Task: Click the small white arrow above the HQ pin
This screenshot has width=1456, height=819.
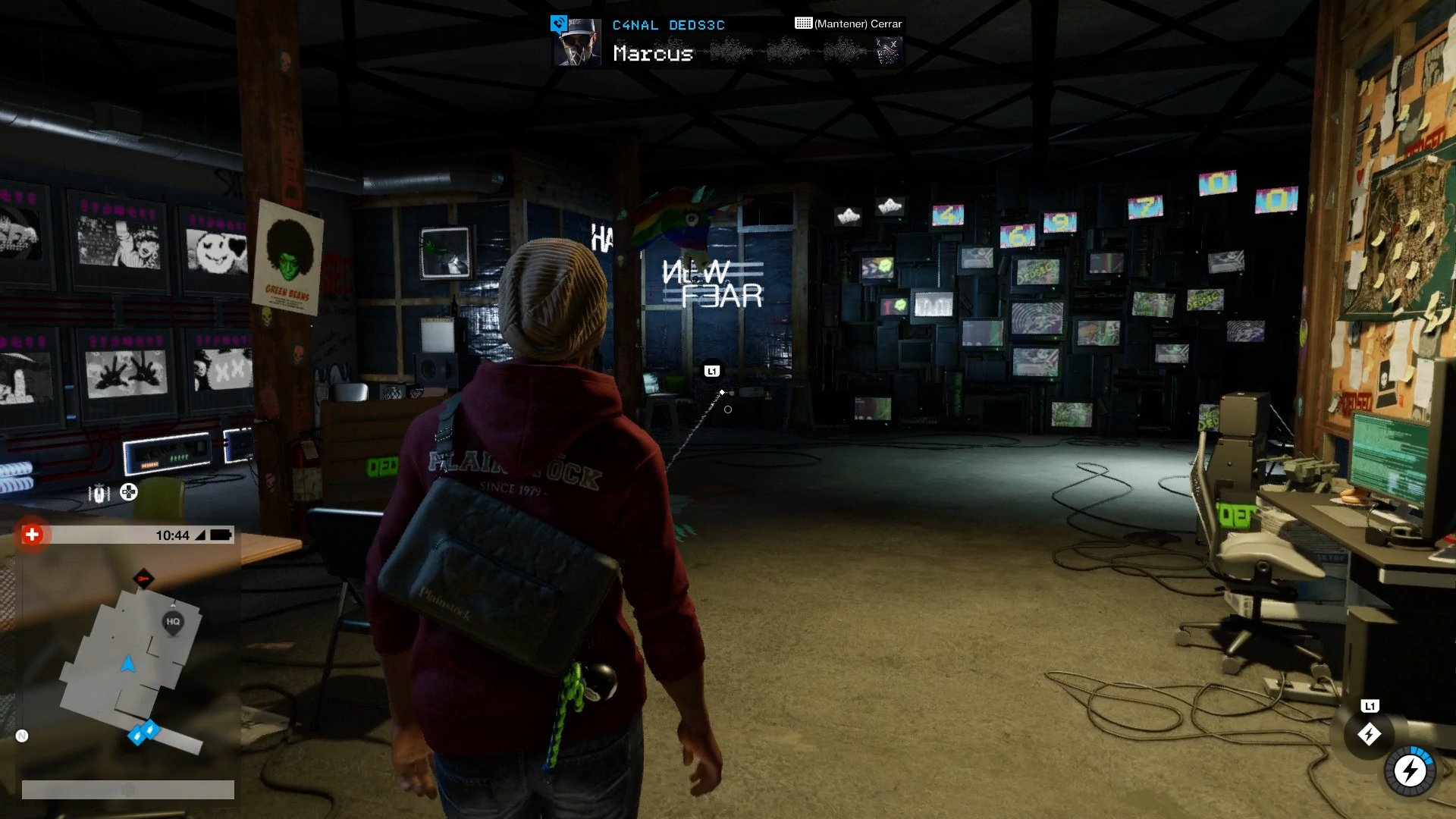Action: pyautogui.click(x=174, y=604)
